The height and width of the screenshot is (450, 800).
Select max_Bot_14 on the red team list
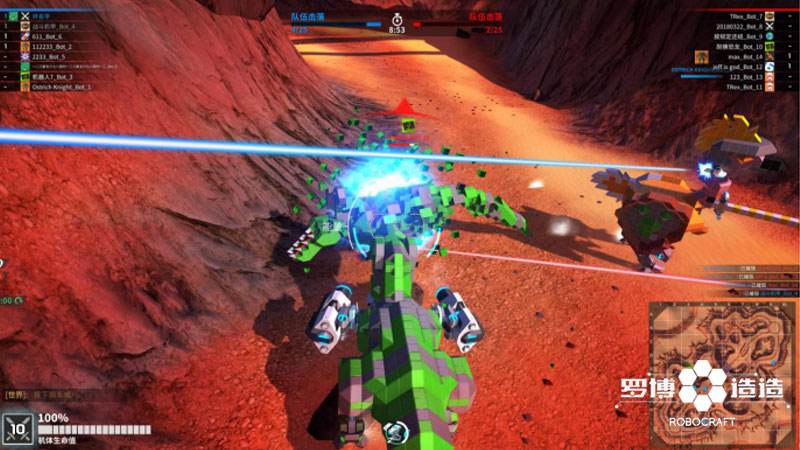pyautogui.click(x=745, y=57)
